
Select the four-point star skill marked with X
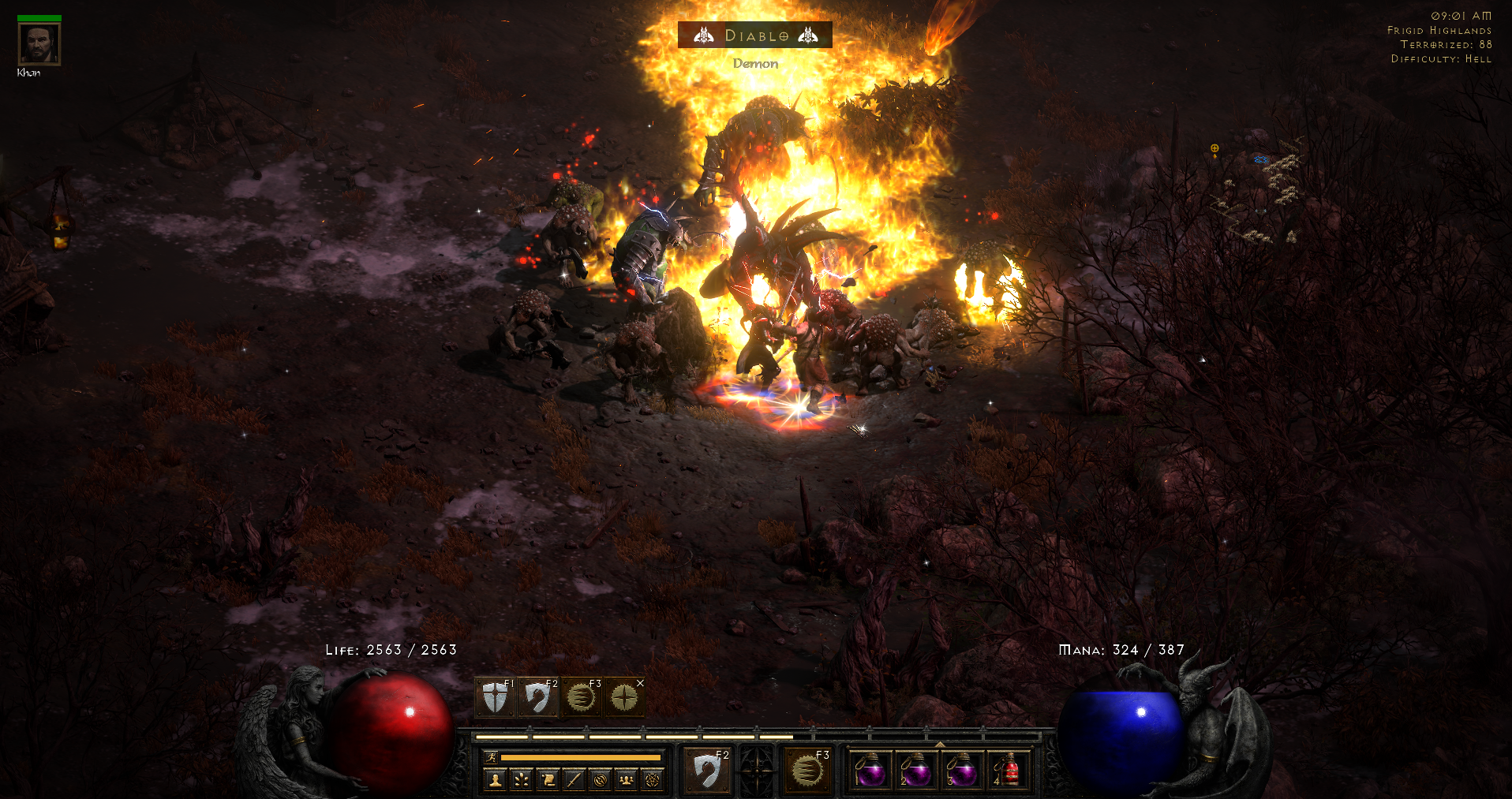click(624, 697)
